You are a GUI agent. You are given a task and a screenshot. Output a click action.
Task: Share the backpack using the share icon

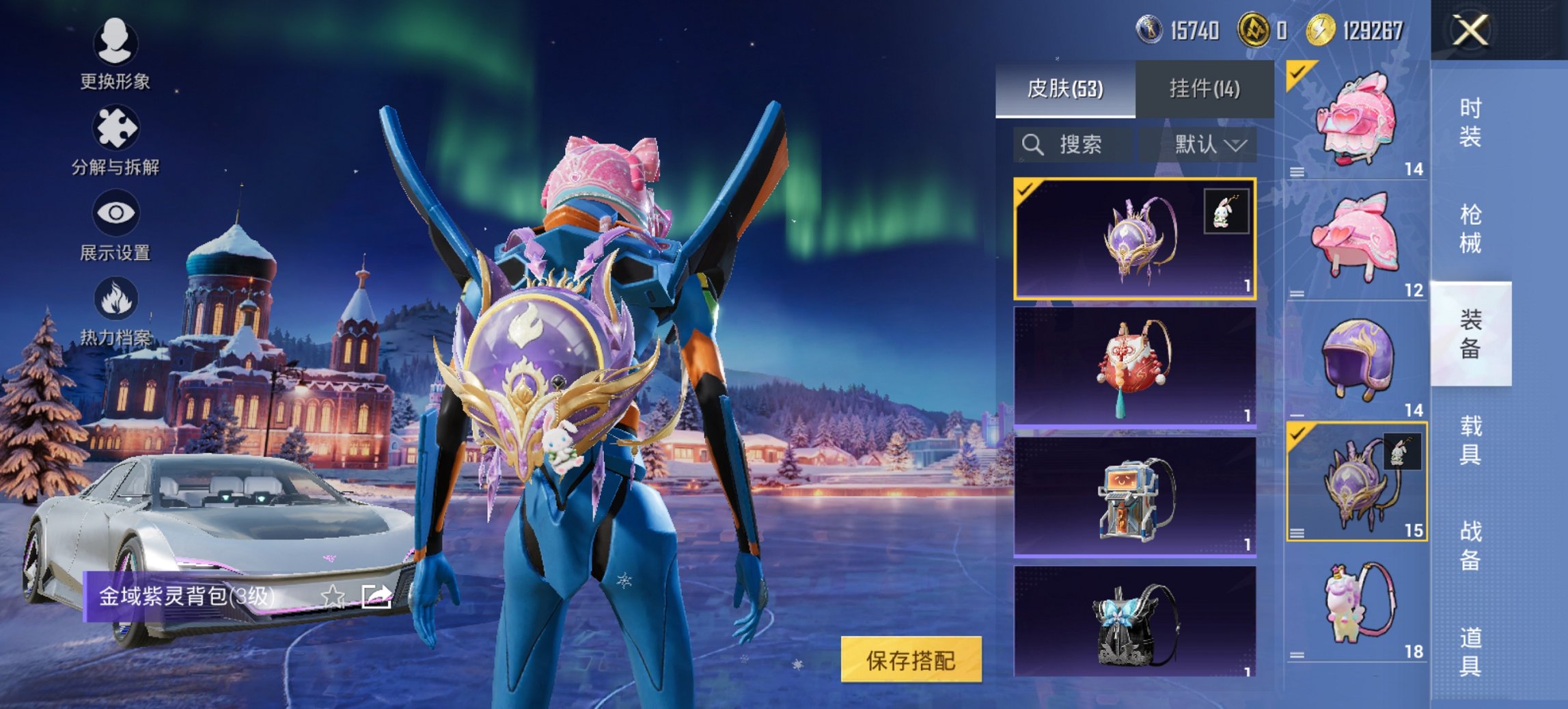tap(376, 597)
